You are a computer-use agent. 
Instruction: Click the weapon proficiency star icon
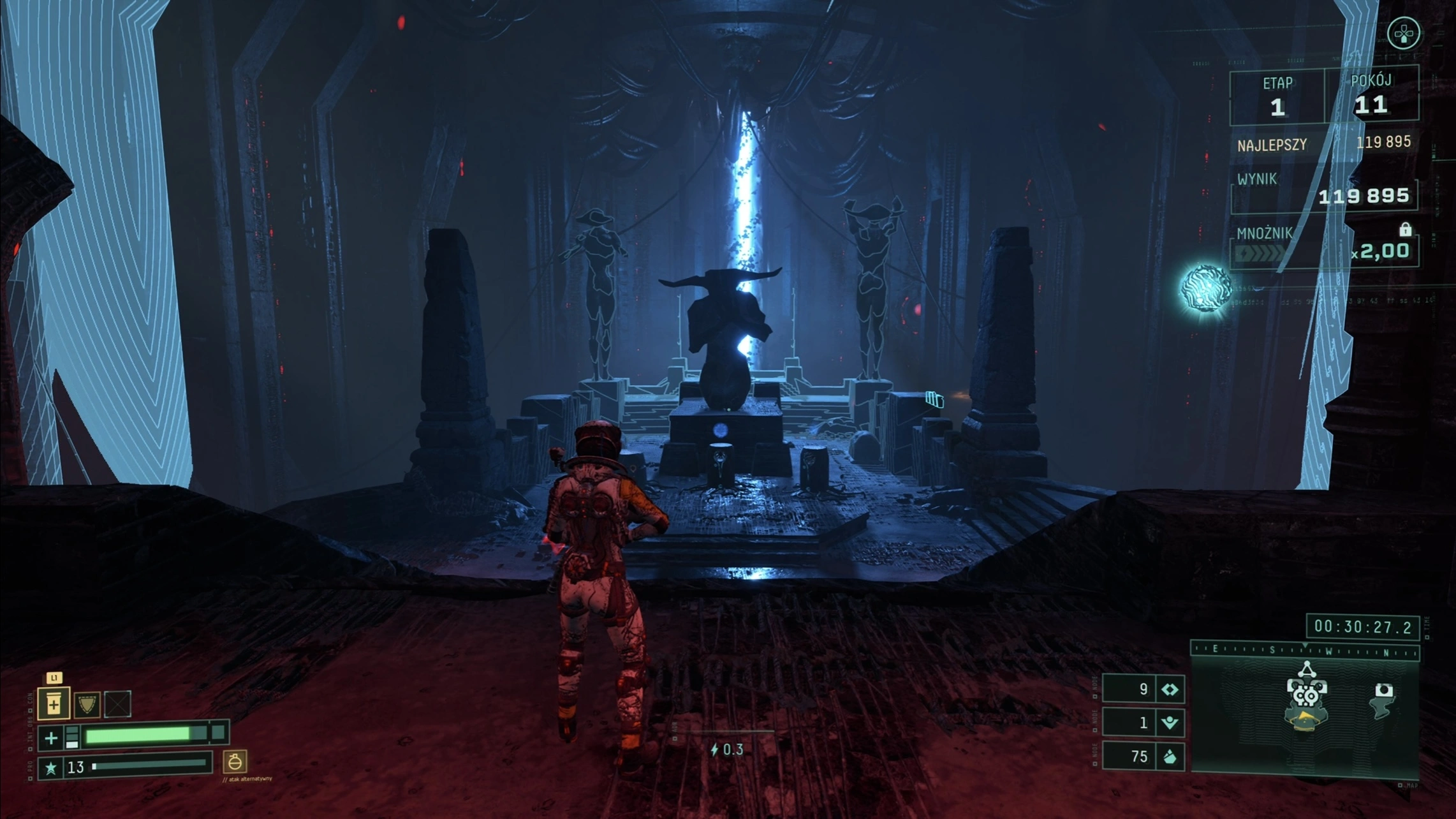tap(51, 768)
